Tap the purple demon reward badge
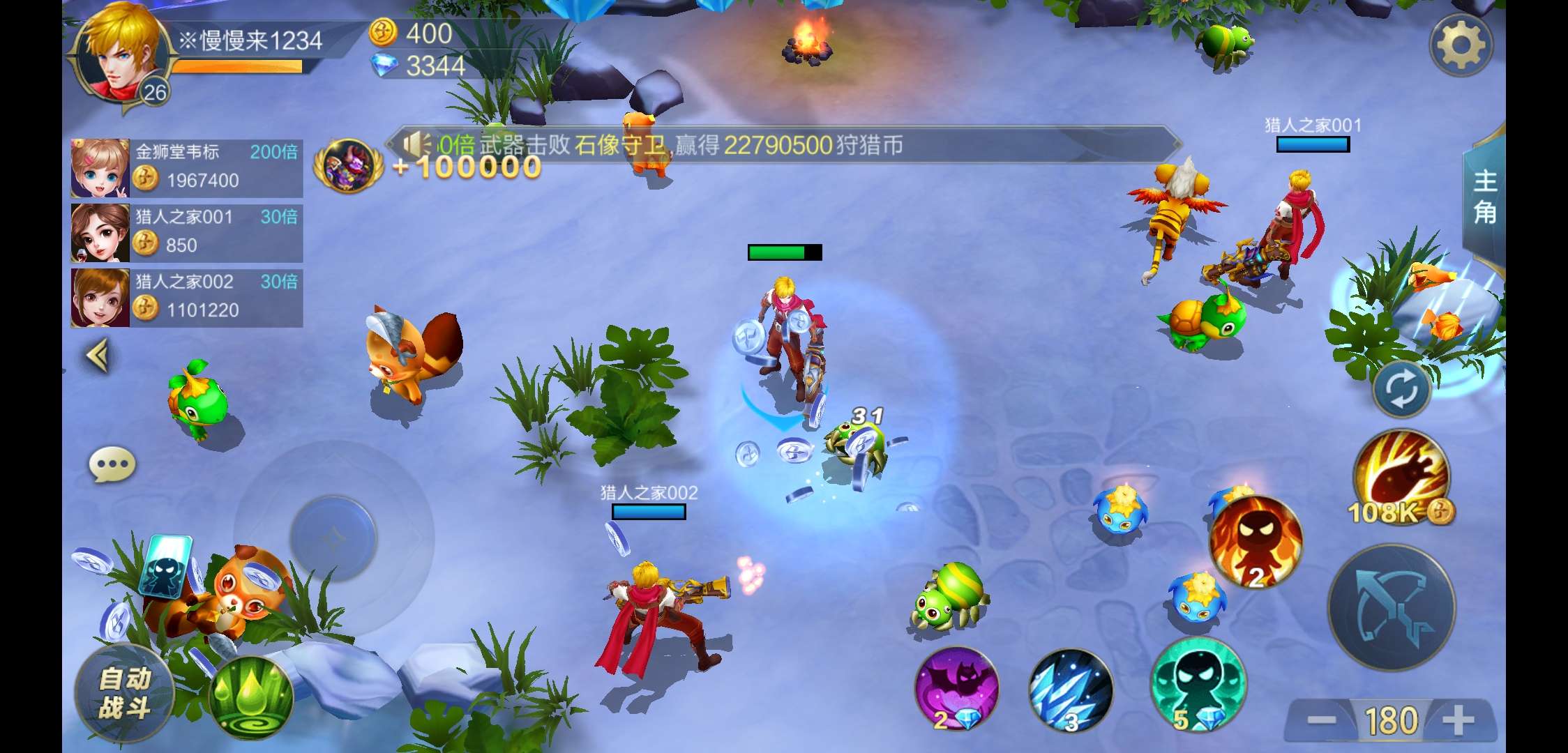The width and height of the screenshot is (1568, 753). (x=348, y=166)
